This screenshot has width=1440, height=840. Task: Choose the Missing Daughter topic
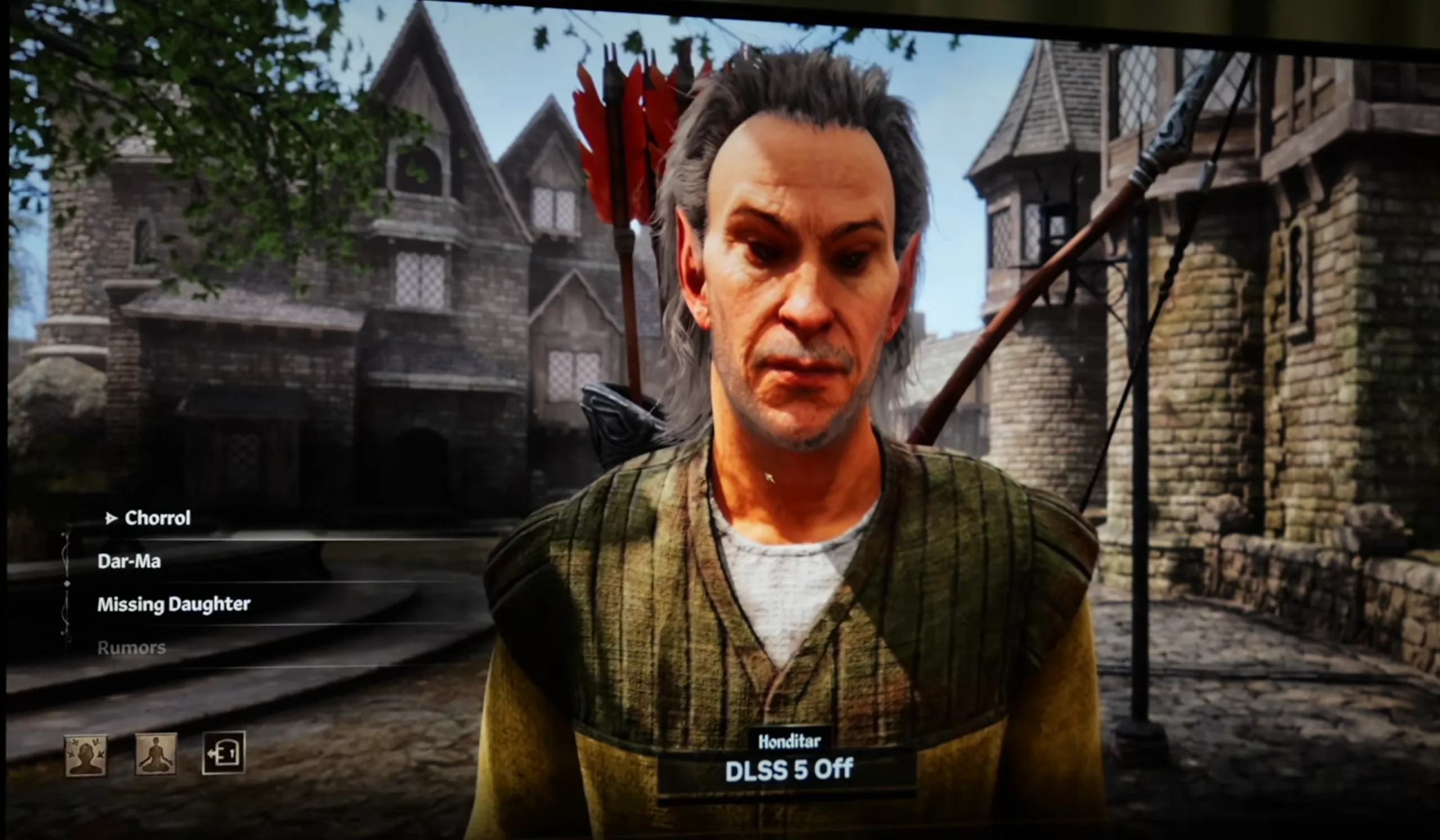coord(174,604)
